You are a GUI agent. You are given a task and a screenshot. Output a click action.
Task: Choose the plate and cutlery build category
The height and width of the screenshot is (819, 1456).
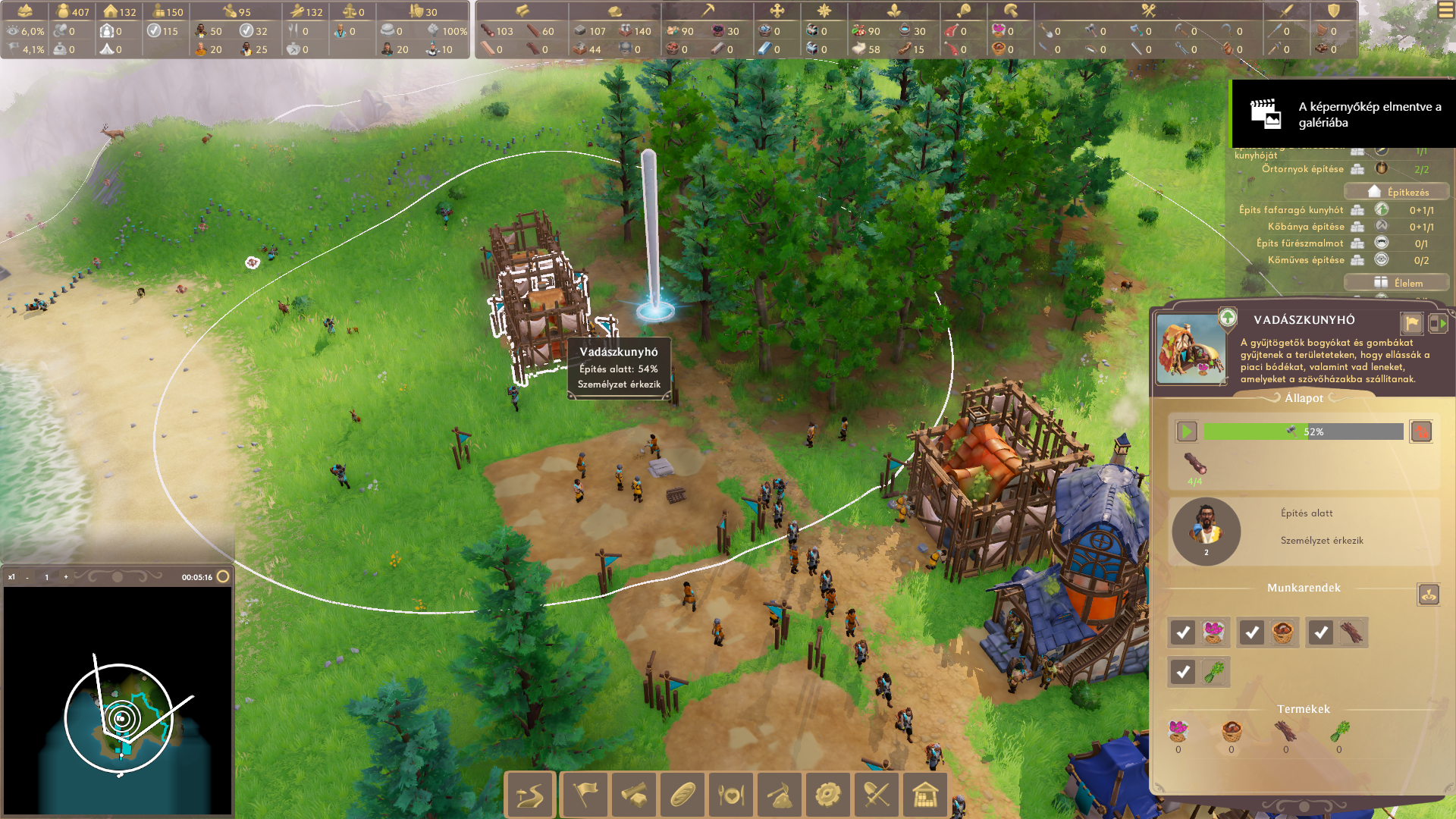(x=731, y=795)
